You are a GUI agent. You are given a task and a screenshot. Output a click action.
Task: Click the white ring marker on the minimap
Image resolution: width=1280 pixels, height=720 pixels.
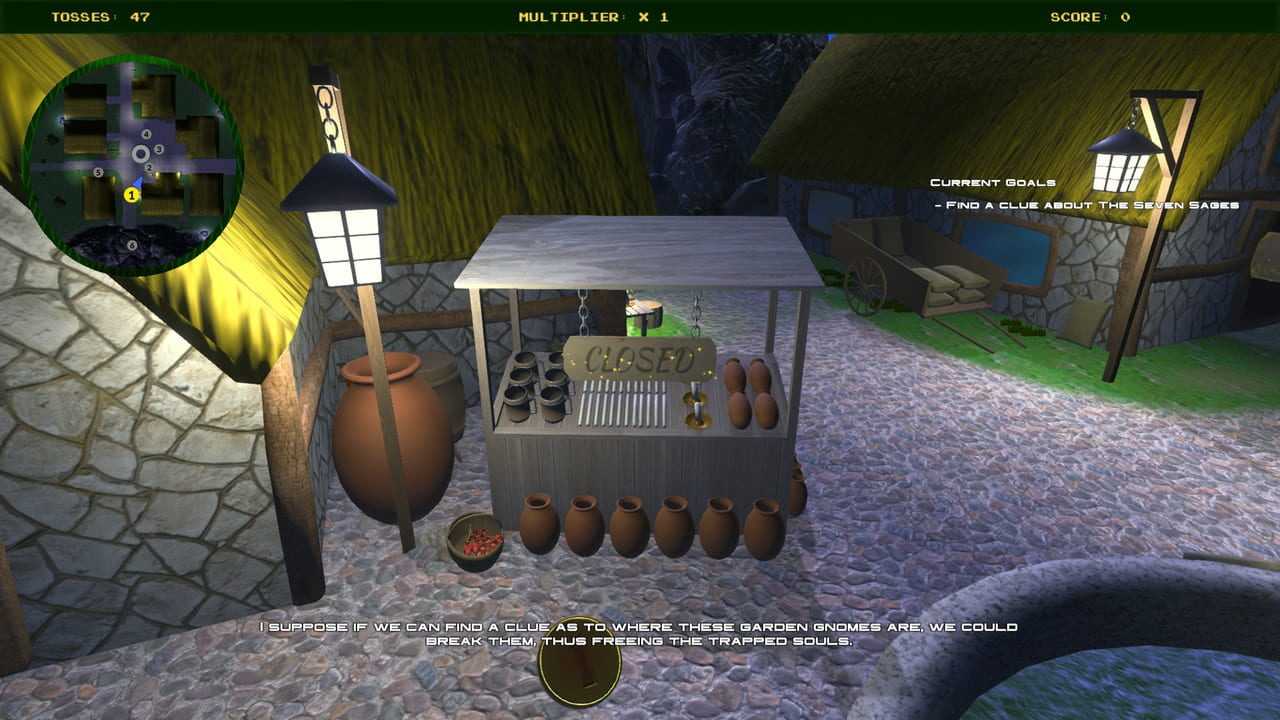pyautogui.click(x=141, y=153)
